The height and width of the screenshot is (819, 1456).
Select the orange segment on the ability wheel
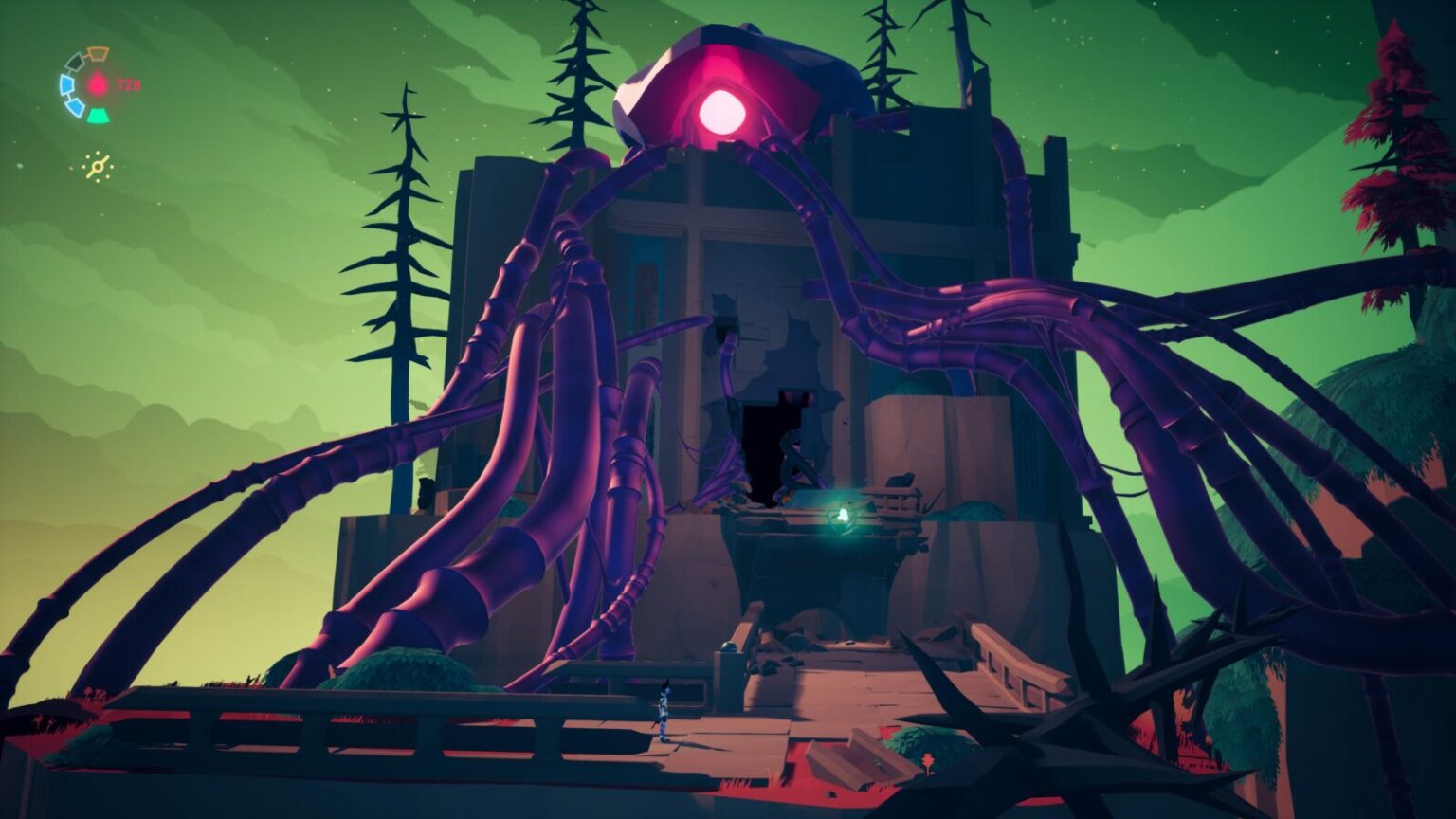click(x=99, y=54)
